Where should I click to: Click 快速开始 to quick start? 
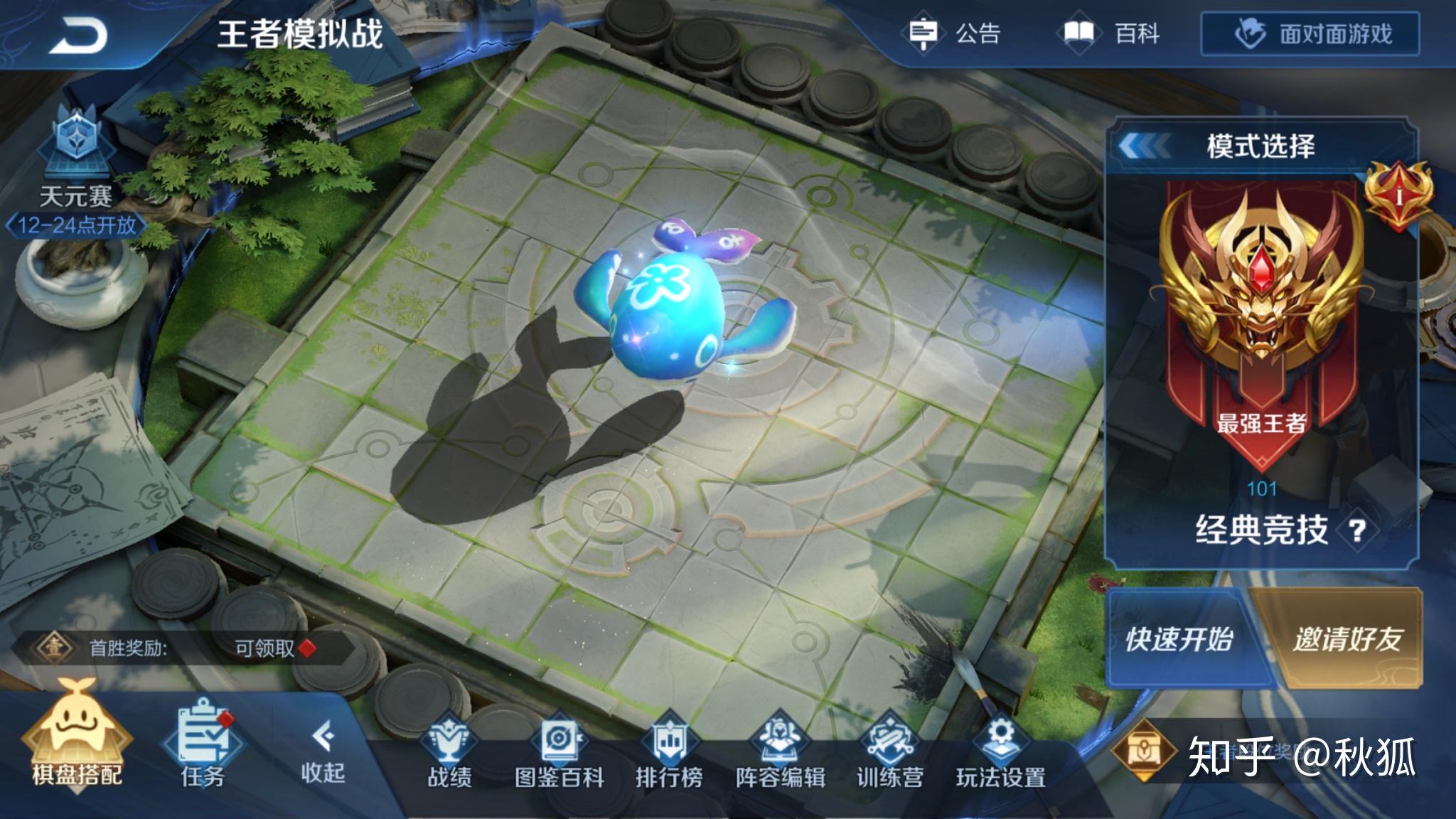[x=1179, y=639]
